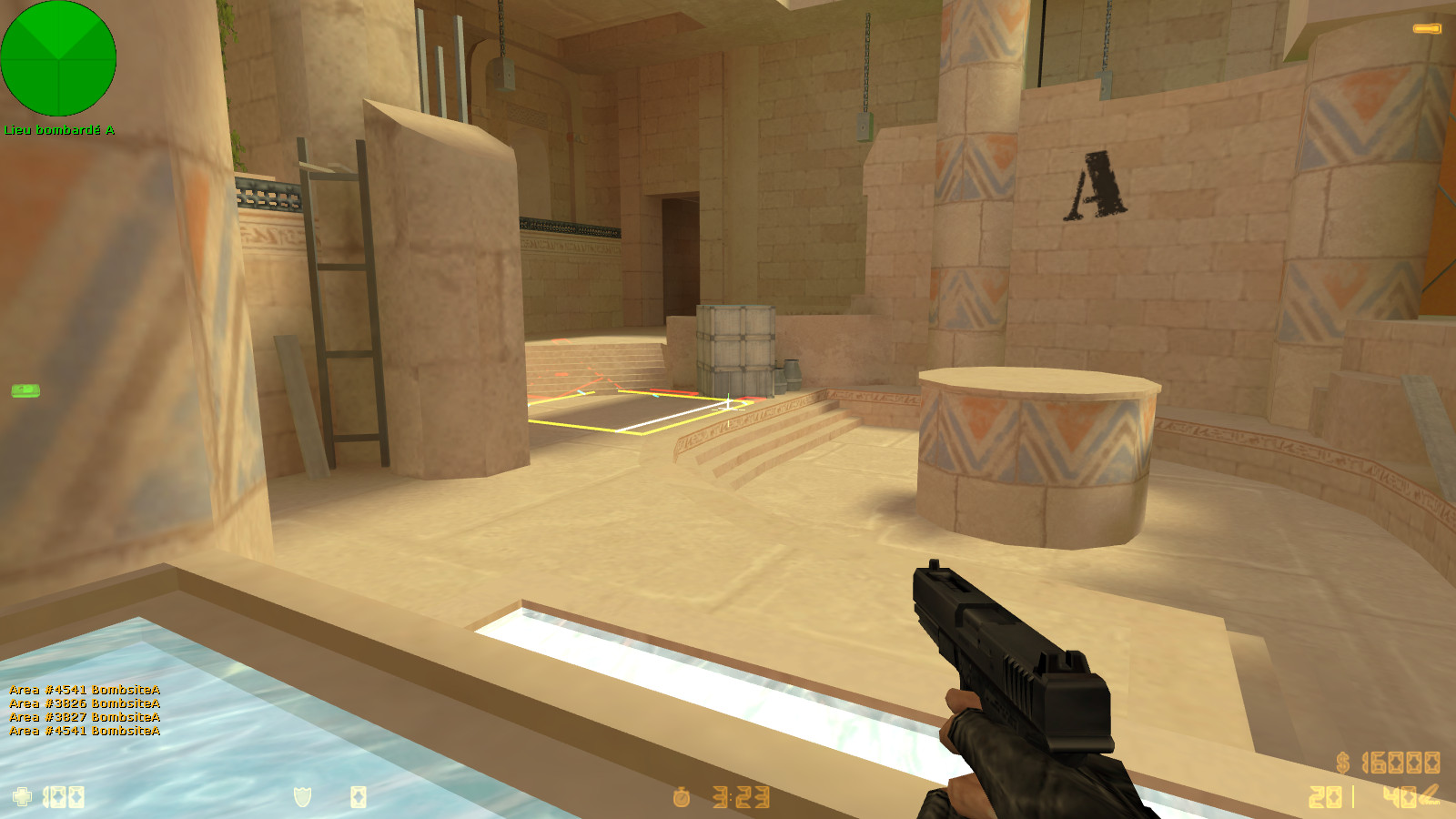Screen dimensions: 1456x819
Task: Click the green radar circle
Action: click(59, 58)
